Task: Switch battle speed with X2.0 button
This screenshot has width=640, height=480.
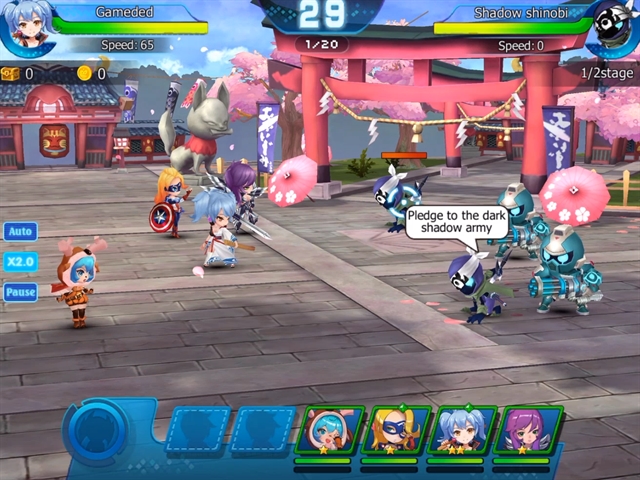Action: (20, 262)
